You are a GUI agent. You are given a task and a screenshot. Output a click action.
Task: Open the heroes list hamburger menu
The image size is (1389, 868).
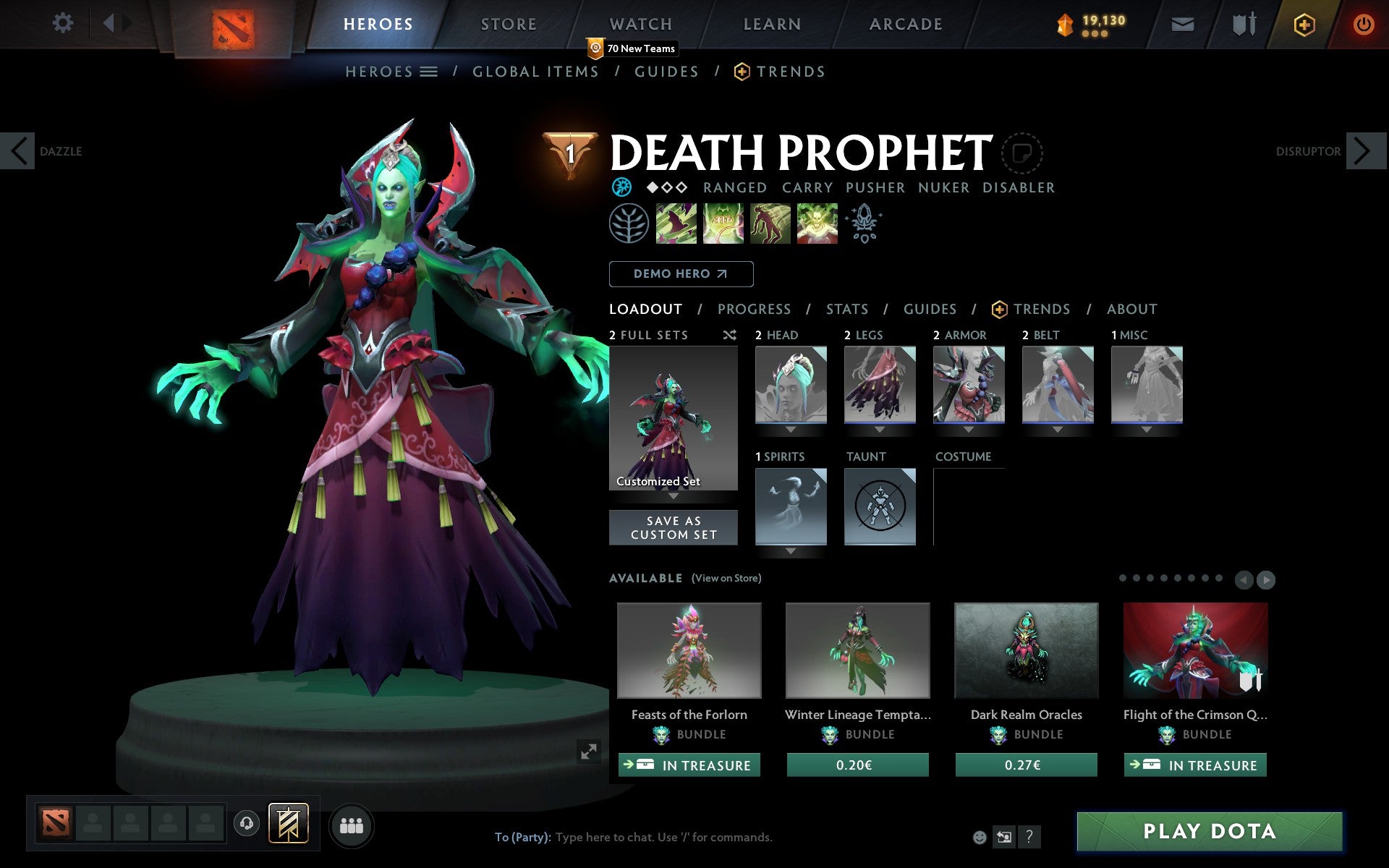click(429, 72)
